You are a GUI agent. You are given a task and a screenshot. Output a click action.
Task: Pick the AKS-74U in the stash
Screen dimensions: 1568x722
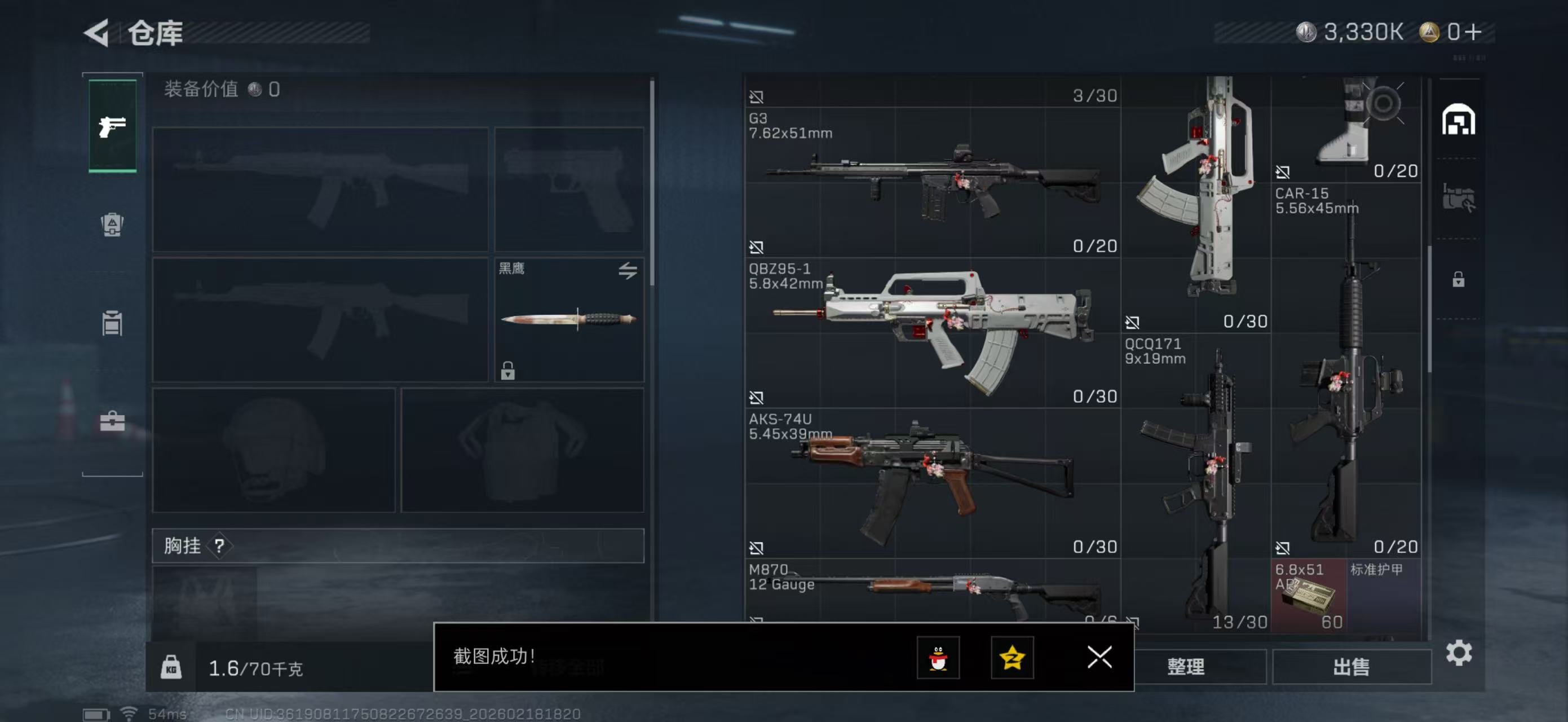(932, 482)
